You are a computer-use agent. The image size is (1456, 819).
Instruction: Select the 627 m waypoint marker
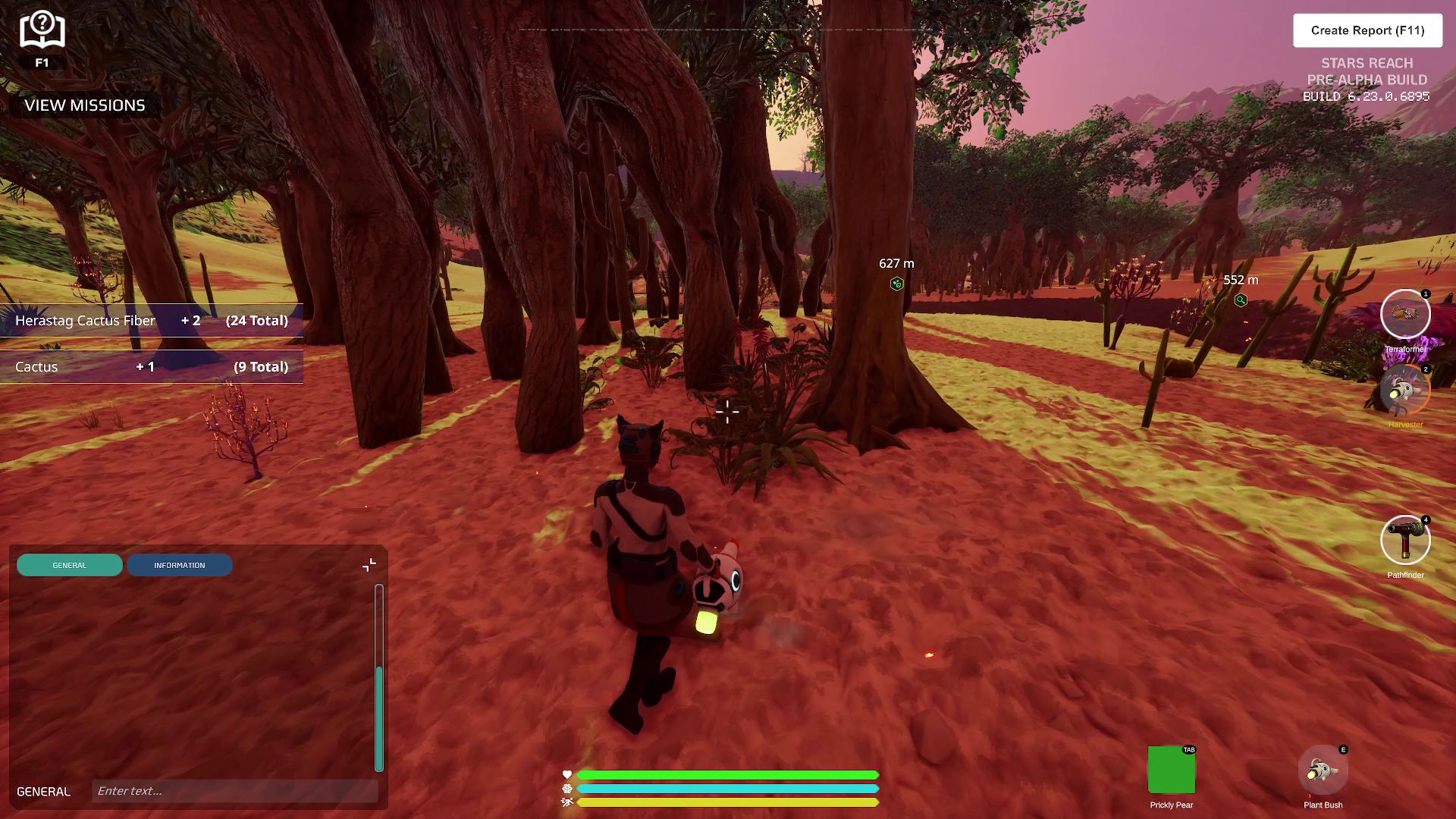pyautogui.click(x=897, y=284)
